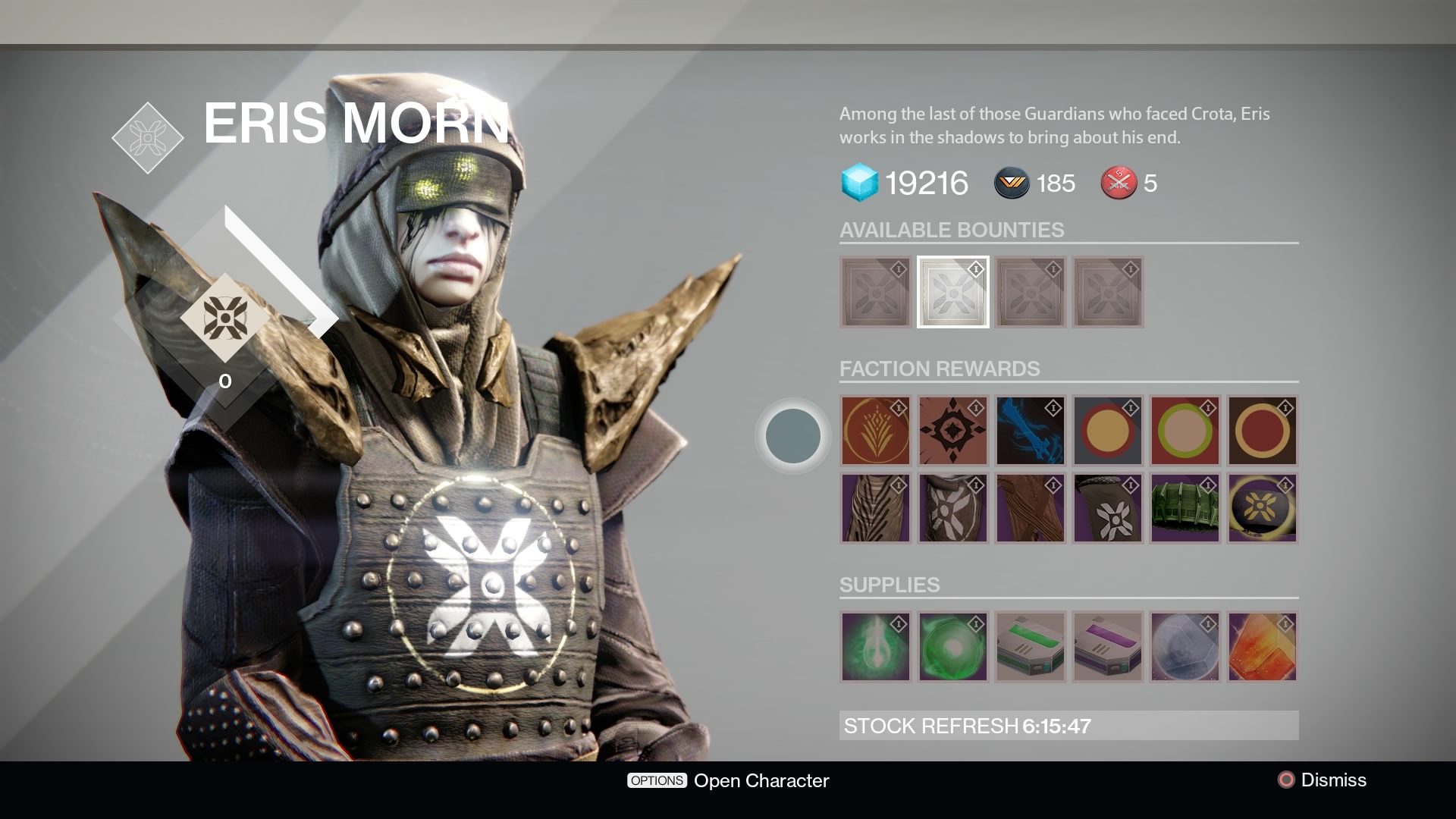Image resolution: width=1456 pixels, height=819 pixels.
Task: Pick the first available bounty
Action: 875,292
